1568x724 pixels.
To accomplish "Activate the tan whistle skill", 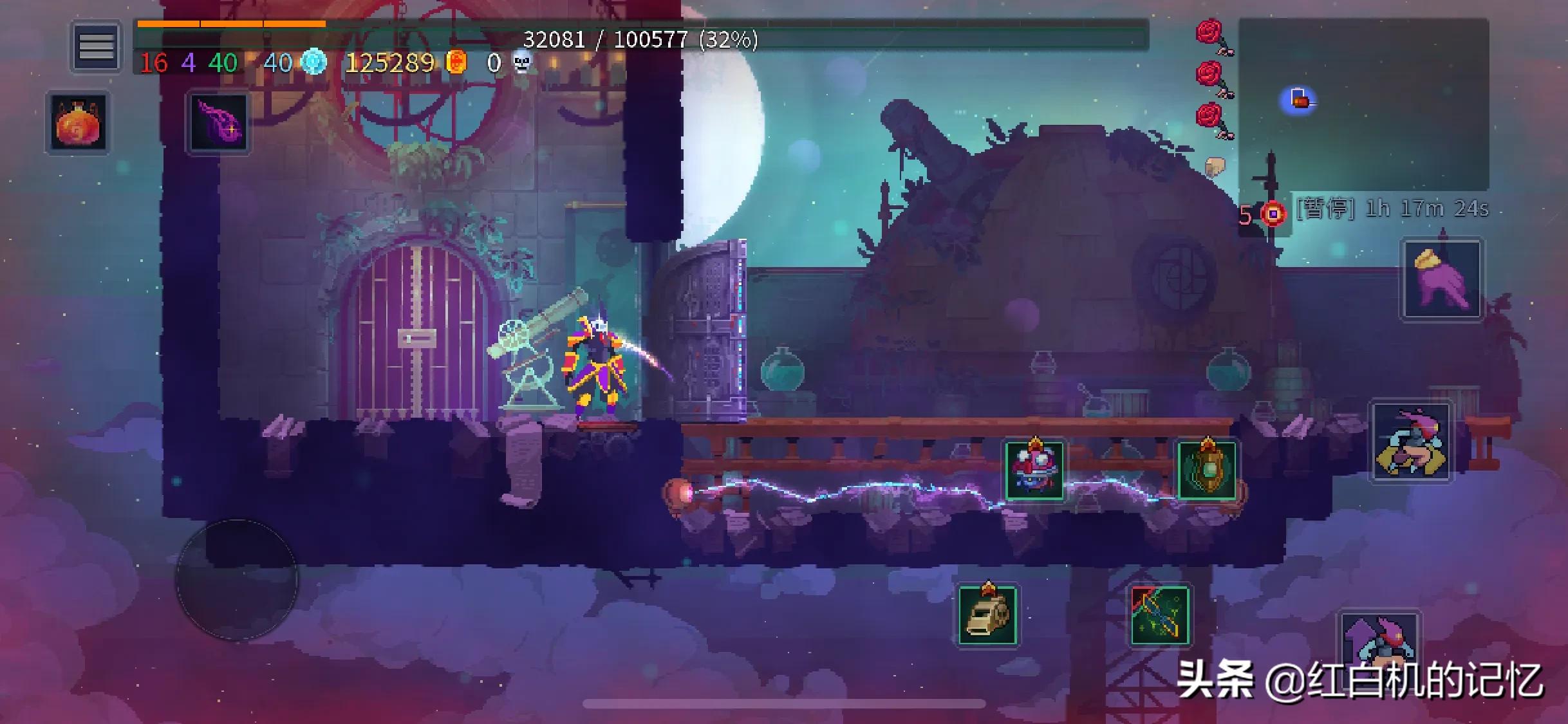I will 987,615.
